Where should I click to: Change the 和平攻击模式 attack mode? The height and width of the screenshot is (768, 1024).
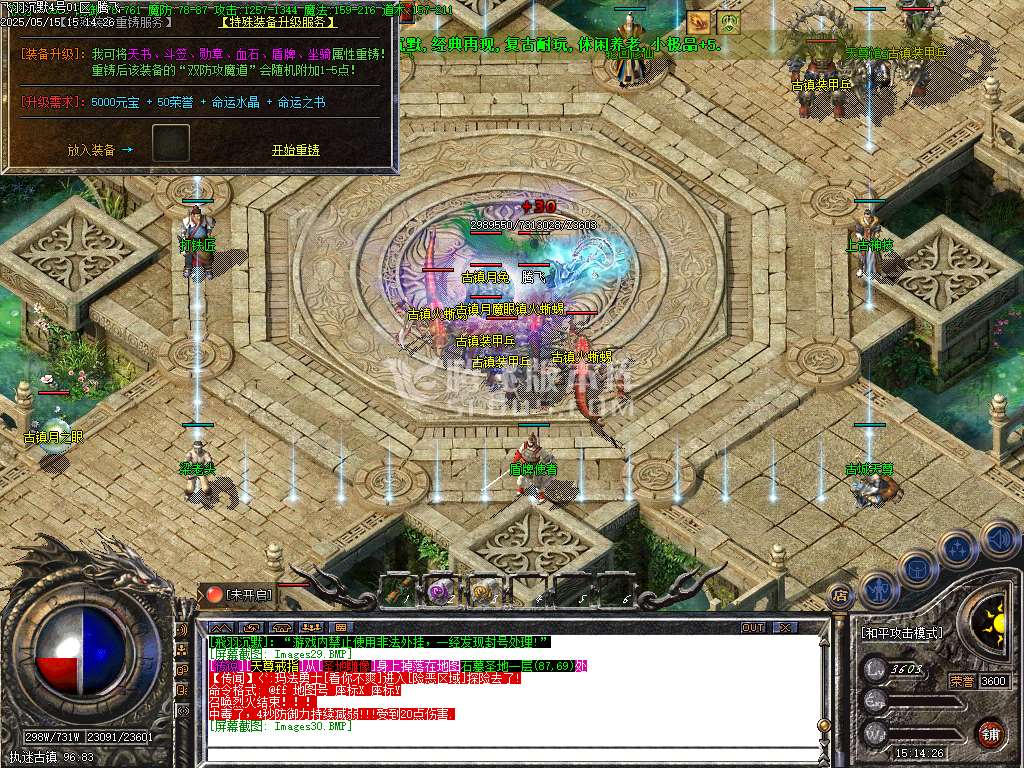[x=903, y=633]
